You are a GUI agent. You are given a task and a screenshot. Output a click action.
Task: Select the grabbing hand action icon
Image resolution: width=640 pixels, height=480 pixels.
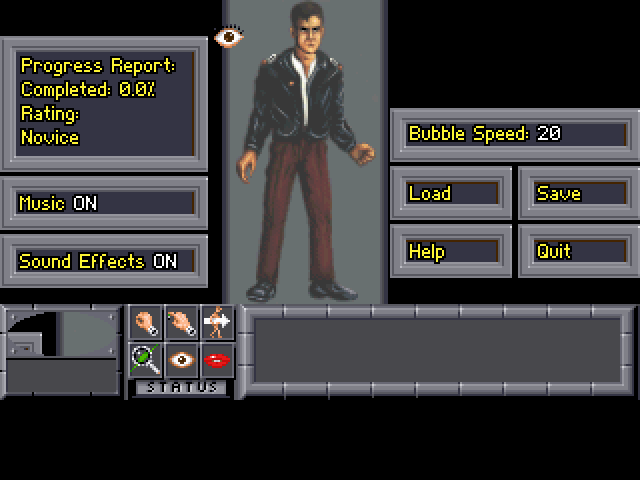[146, 322]
